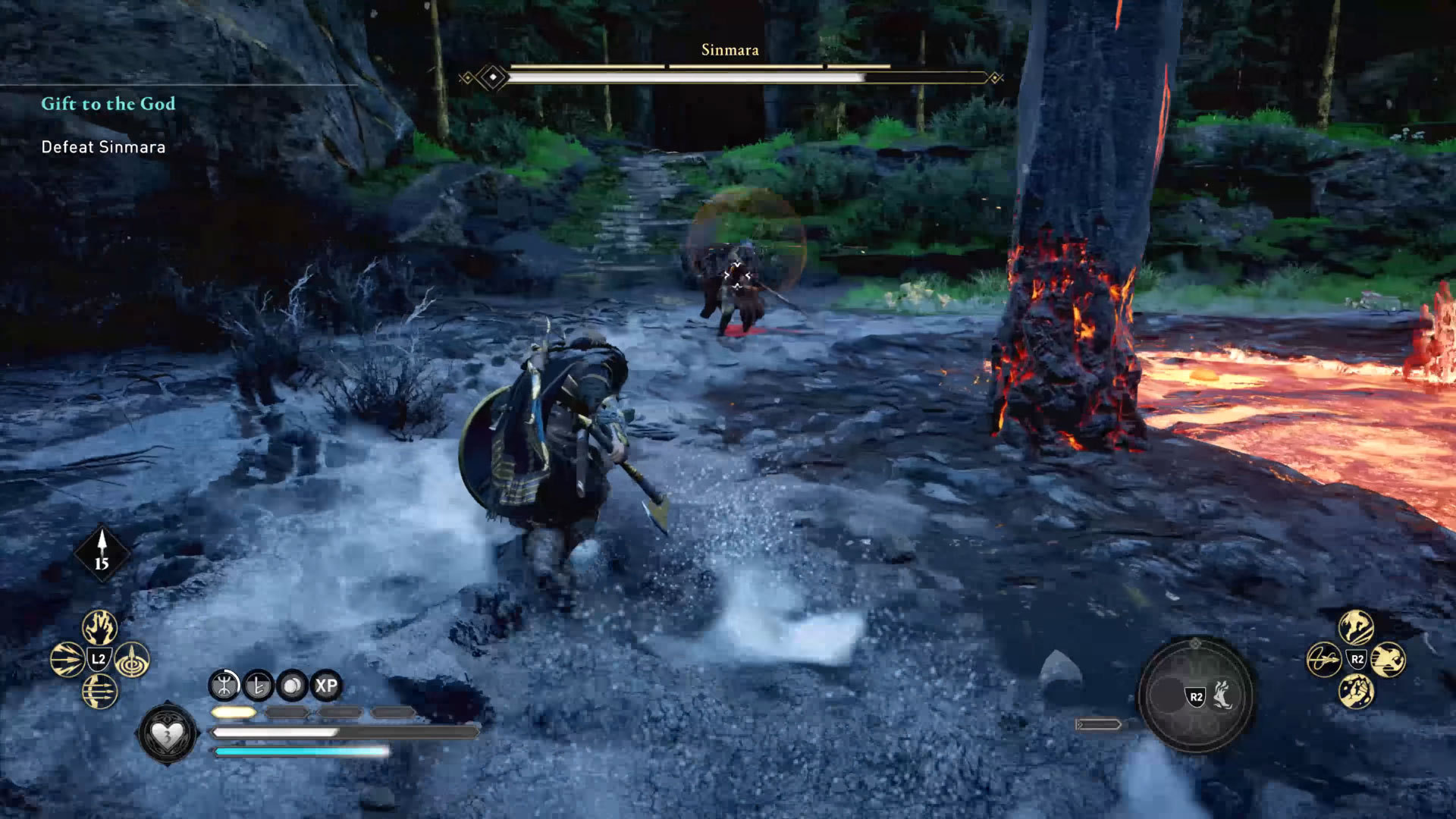Click the angular rune buff icon next to trident
Viewport: 1456px width, 819px height.
click(259, 686)
